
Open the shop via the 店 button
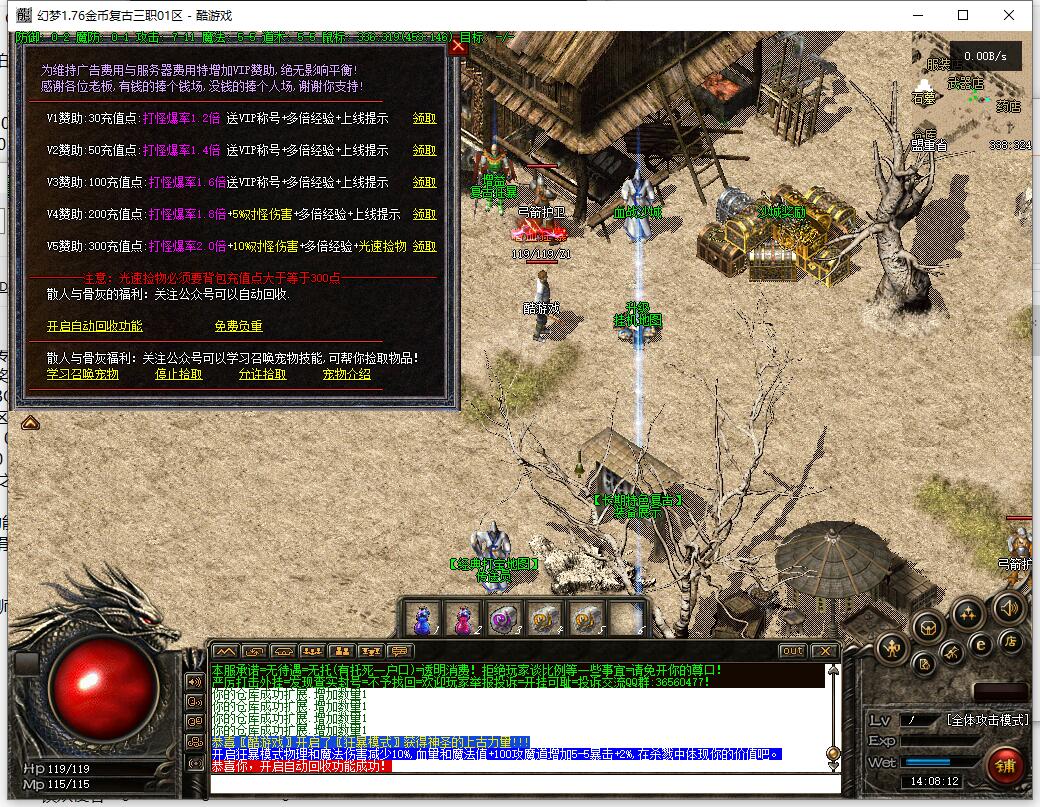click(1010, 642)
